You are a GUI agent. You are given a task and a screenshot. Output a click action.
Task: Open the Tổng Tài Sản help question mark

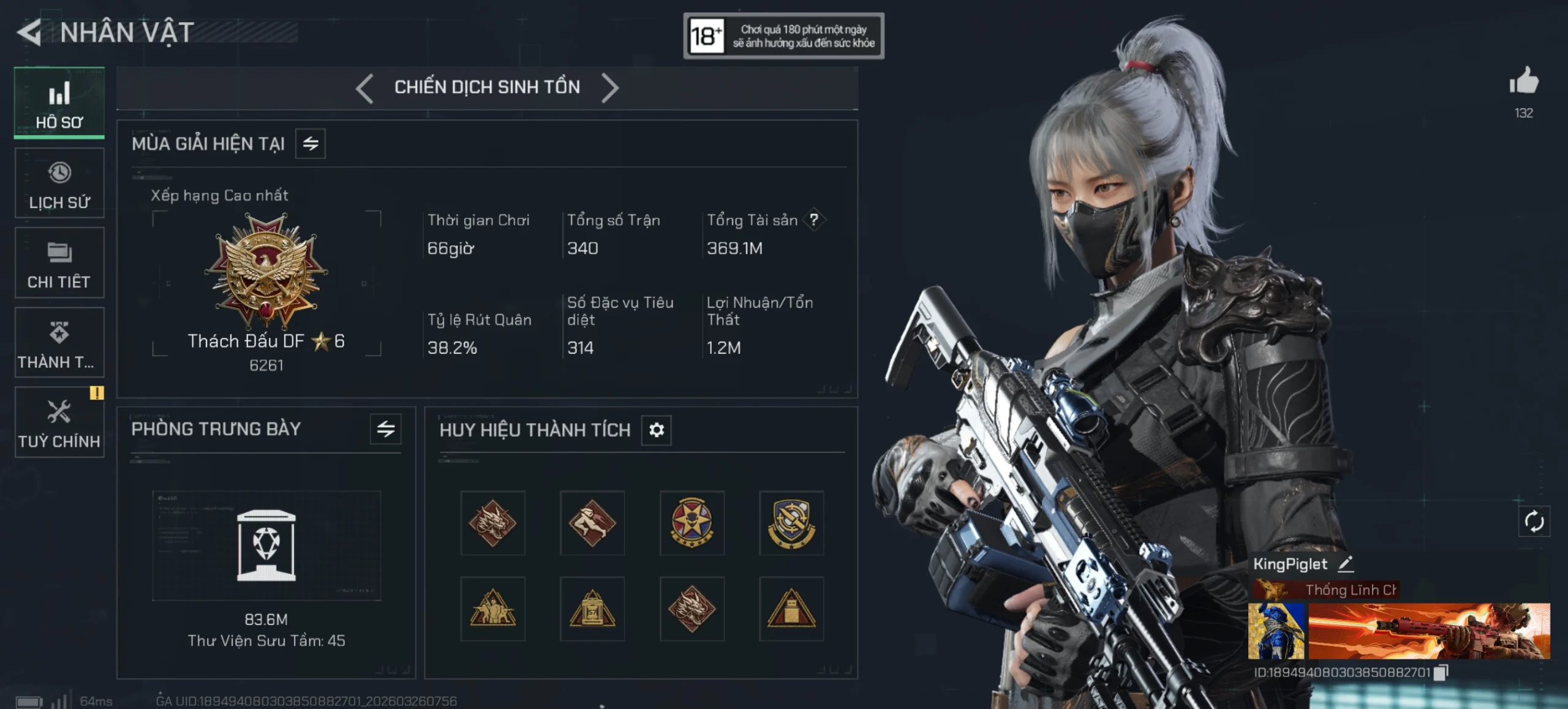(813, 220)
